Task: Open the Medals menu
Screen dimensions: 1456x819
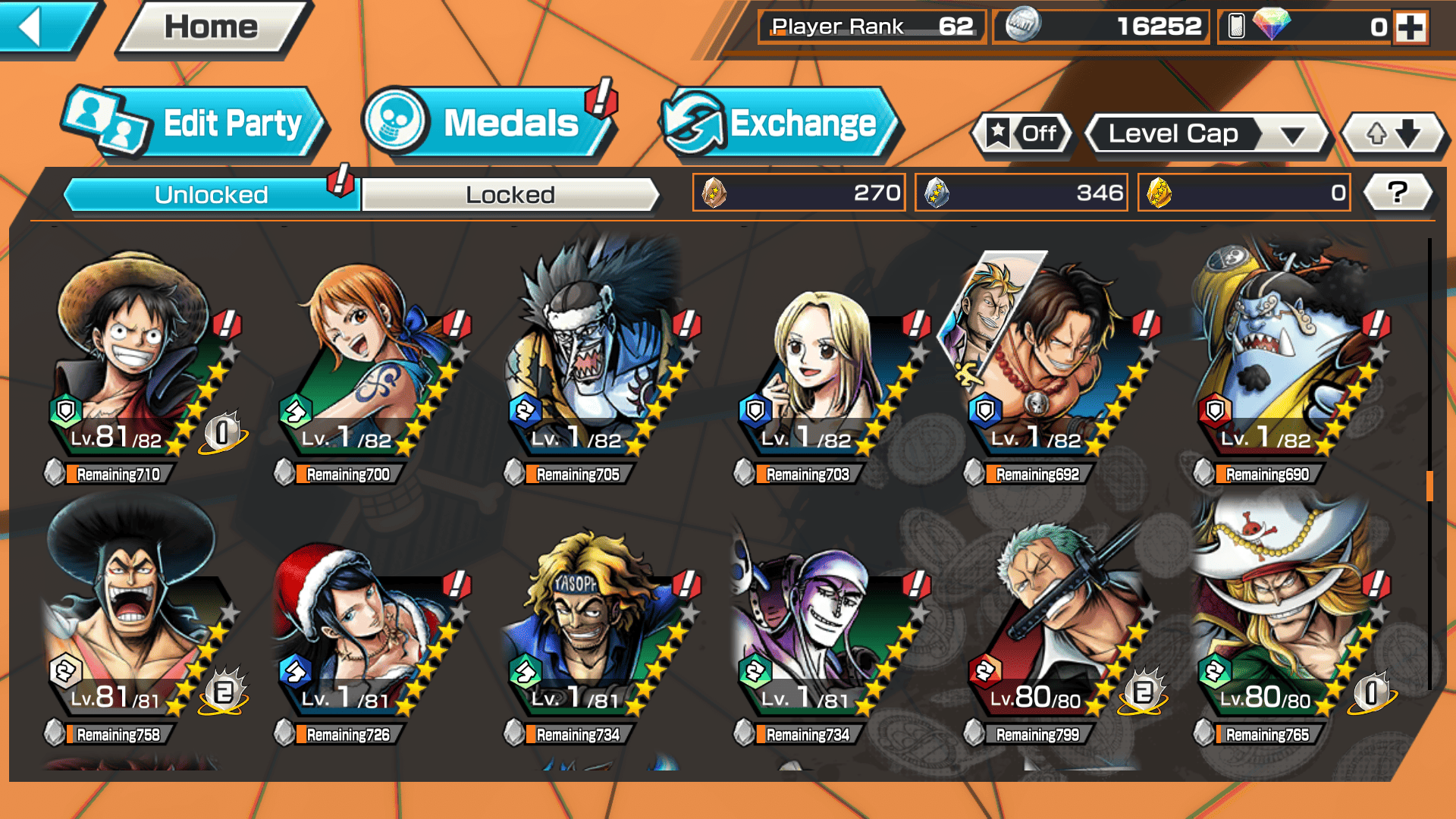Action: point(489,123)
